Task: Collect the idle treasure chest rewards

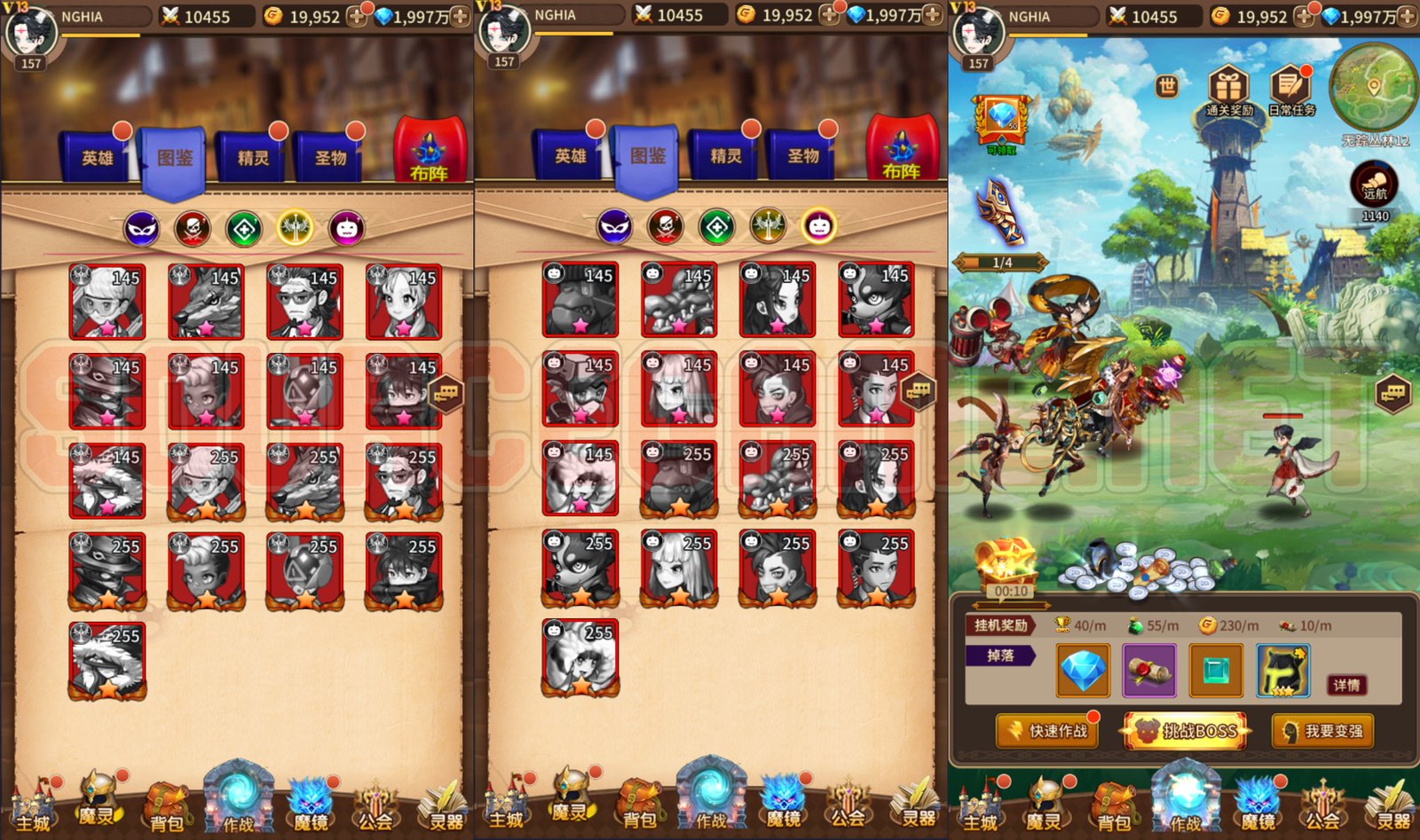Action: [x=1007, y=563]
